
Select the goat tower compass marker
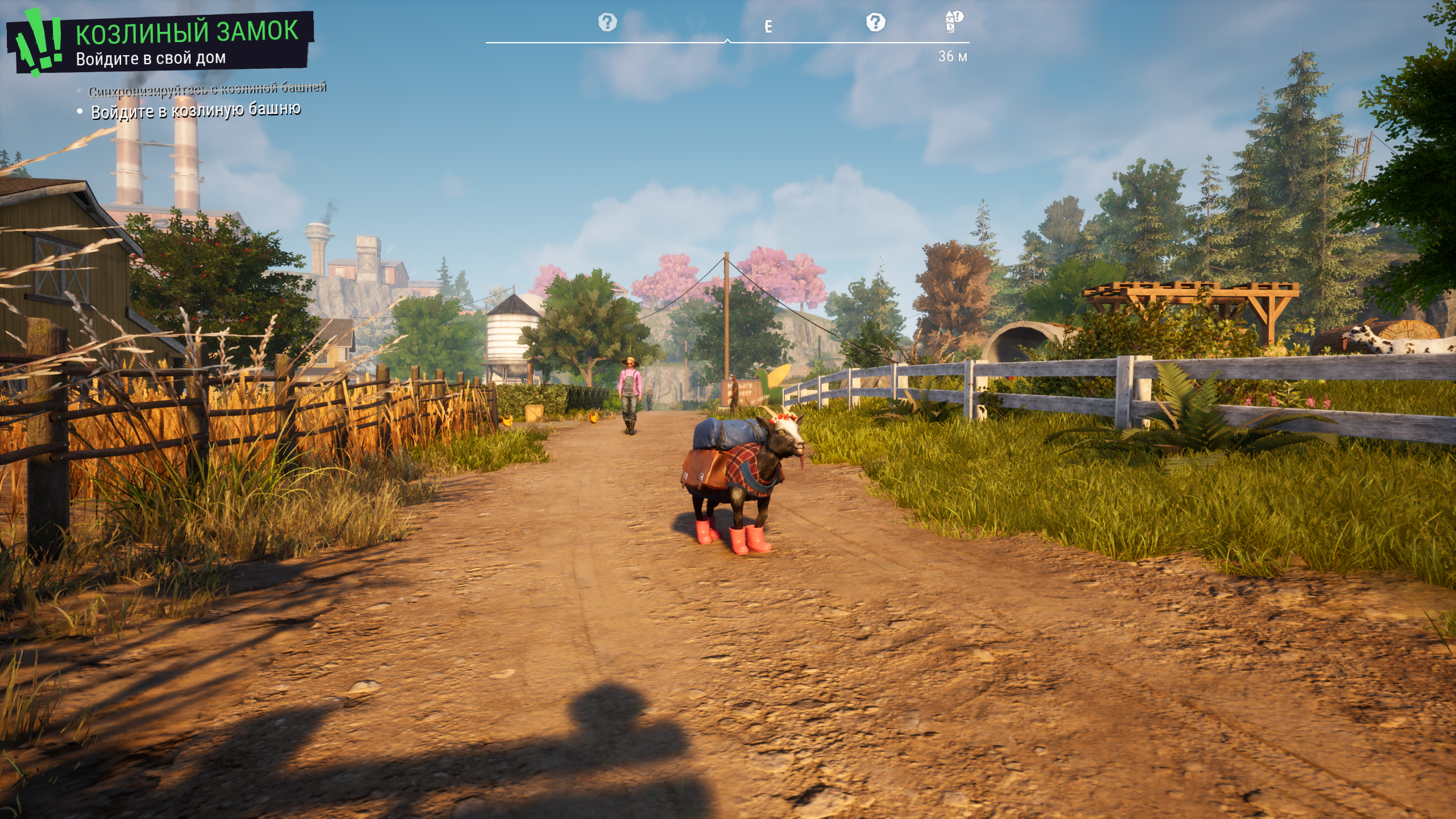[953, 22]
